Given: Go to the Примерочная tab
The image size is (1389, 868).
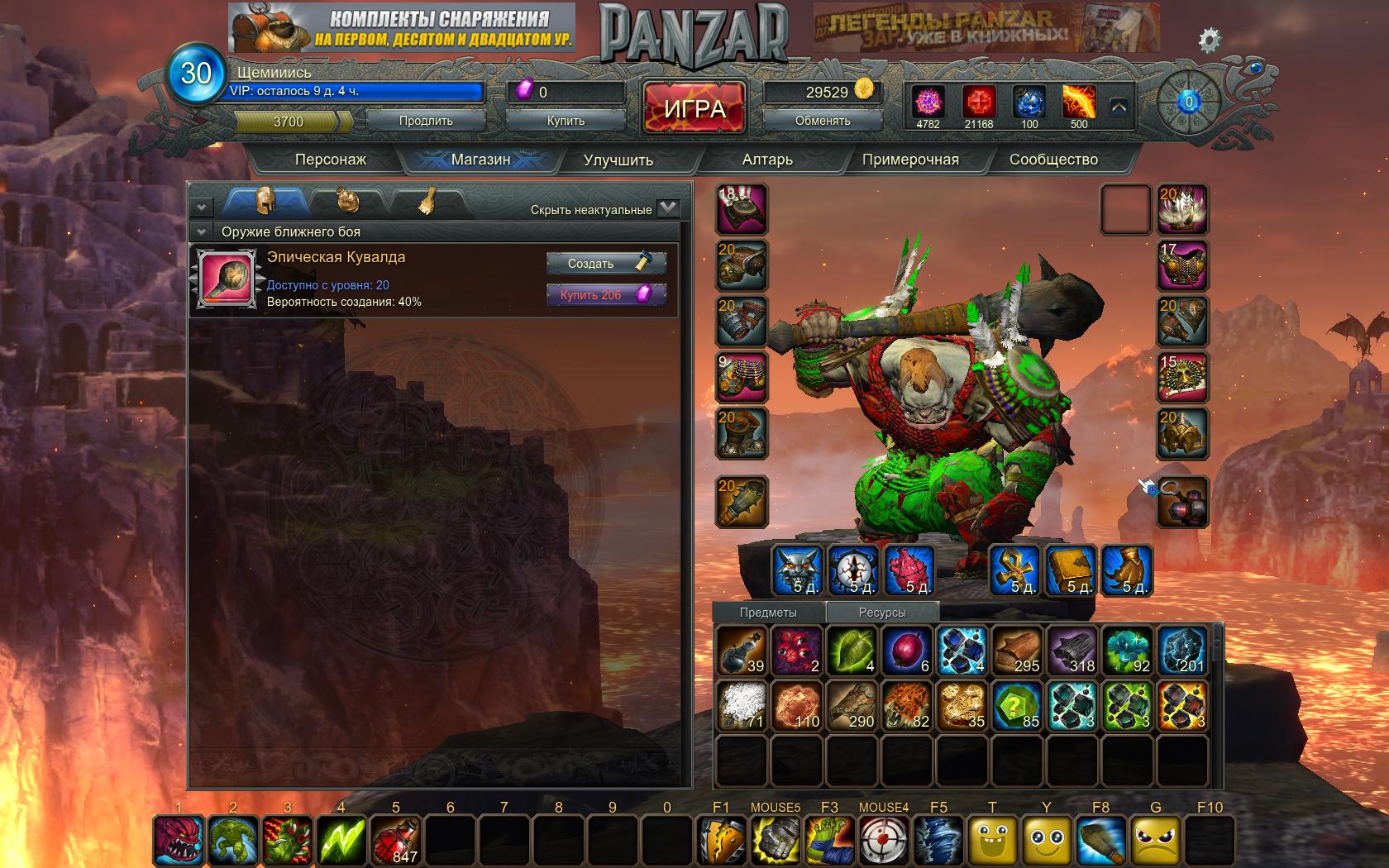Looking at the screenshot, I should tap(910, 160).
